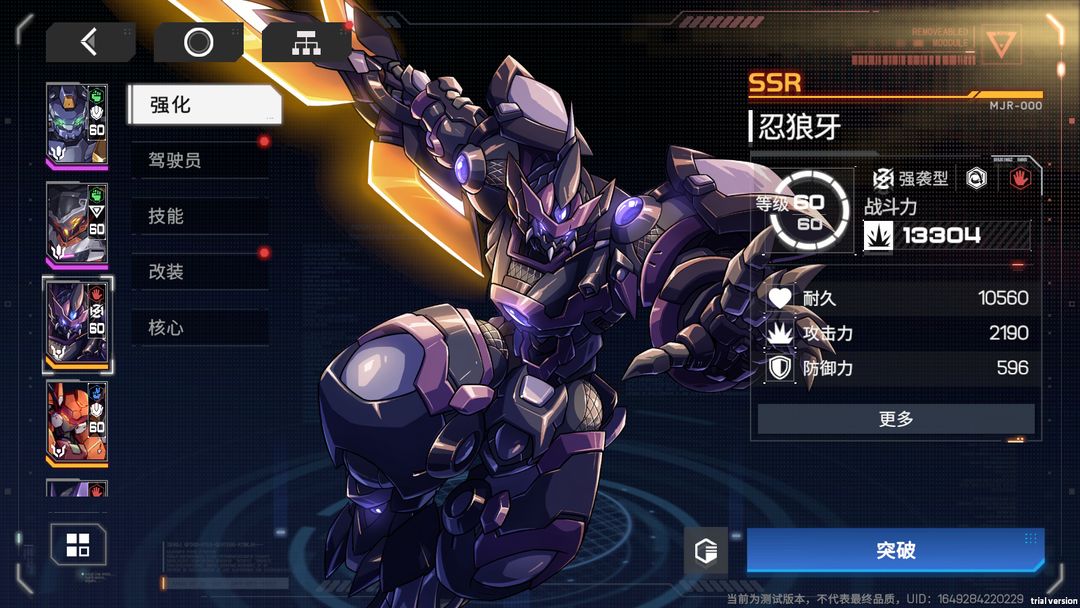Choose the orange mech thumbnail
Viewport: 1080px width, 608px height.
[x=77, y=422]
